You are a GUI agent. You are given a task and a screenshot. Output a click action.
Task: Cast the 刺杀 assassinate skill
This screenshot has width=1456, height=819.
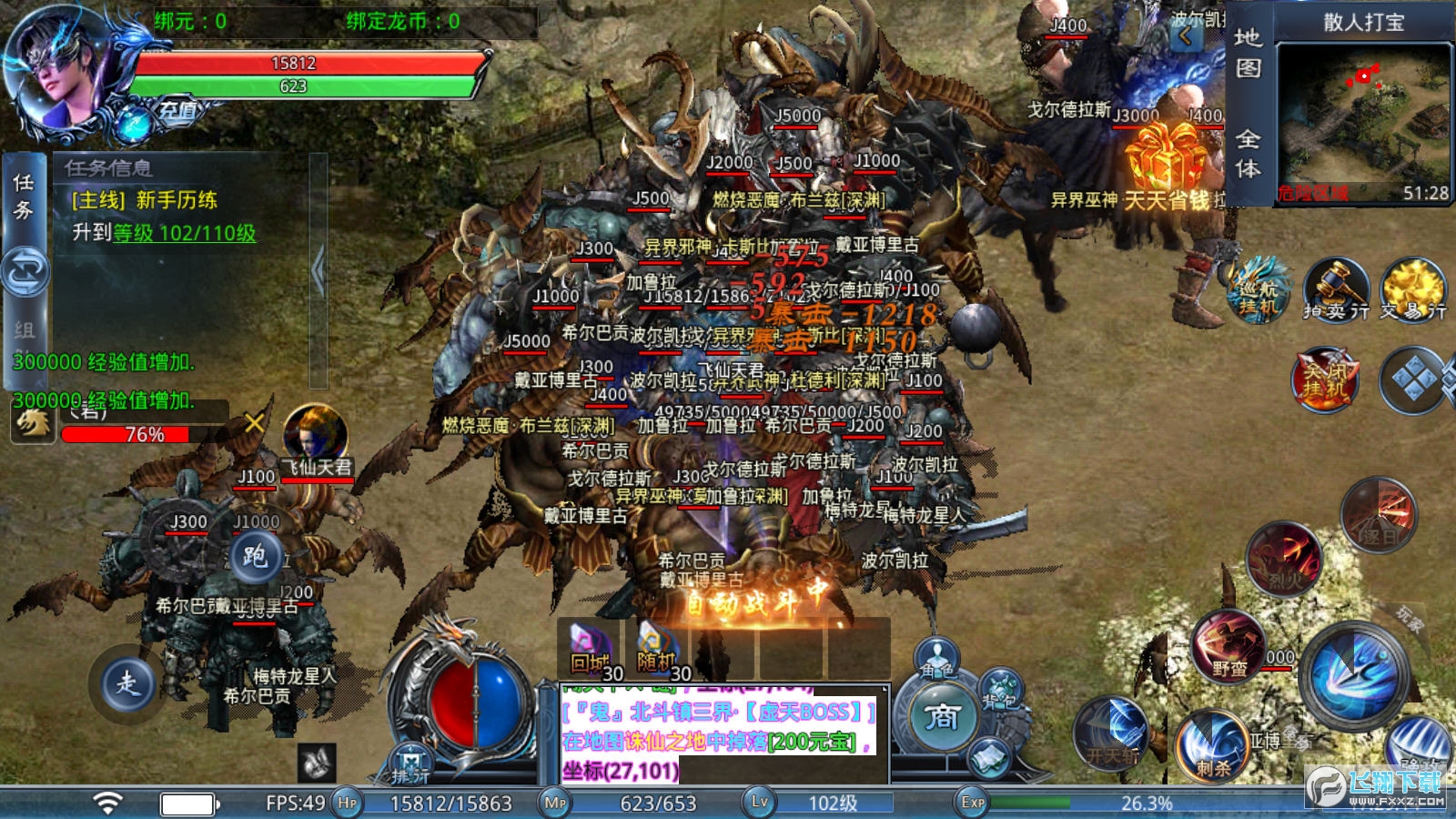[x=1213, y=746]
